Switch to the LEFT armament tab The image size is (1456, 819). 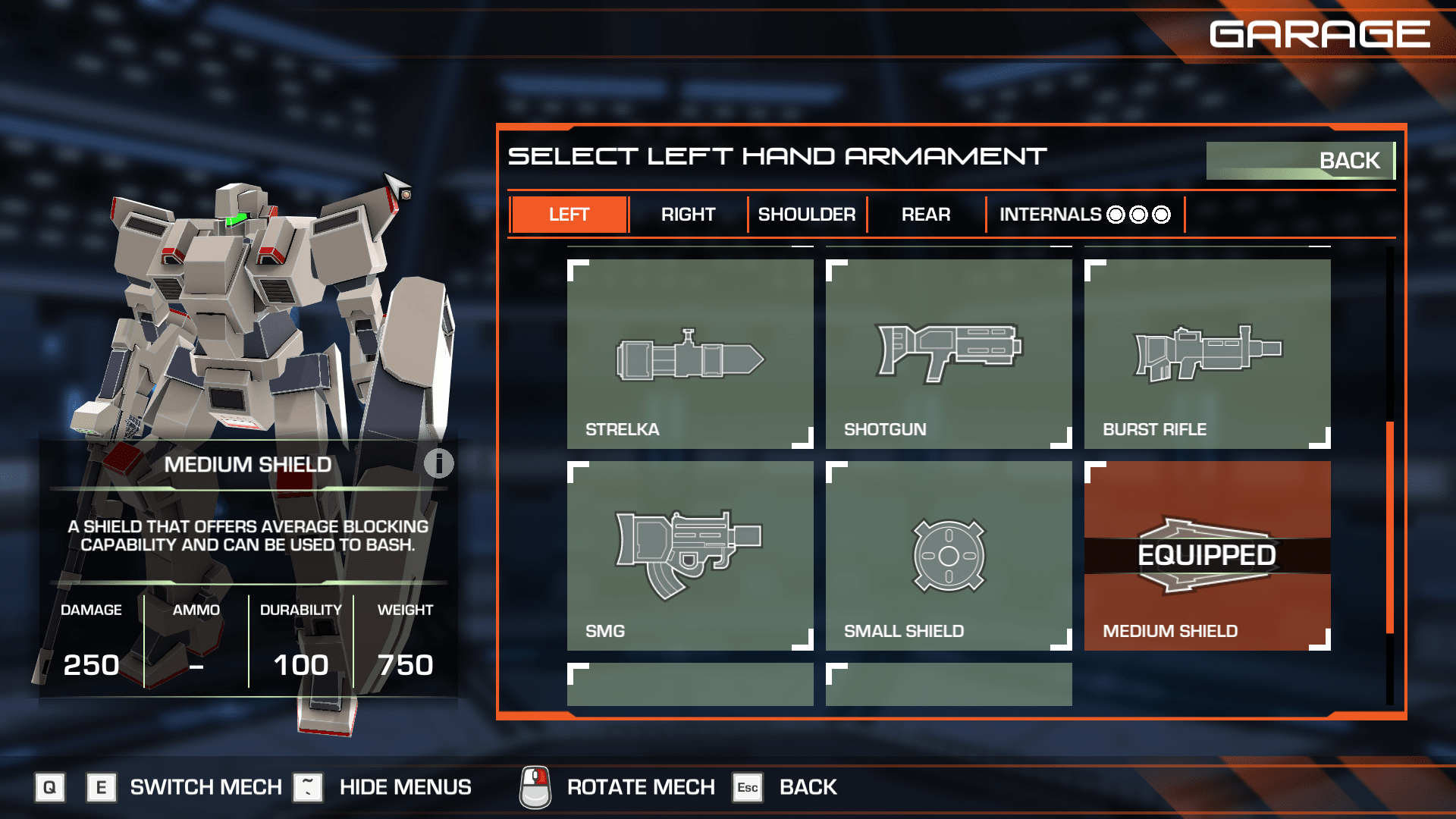(569, 215)
